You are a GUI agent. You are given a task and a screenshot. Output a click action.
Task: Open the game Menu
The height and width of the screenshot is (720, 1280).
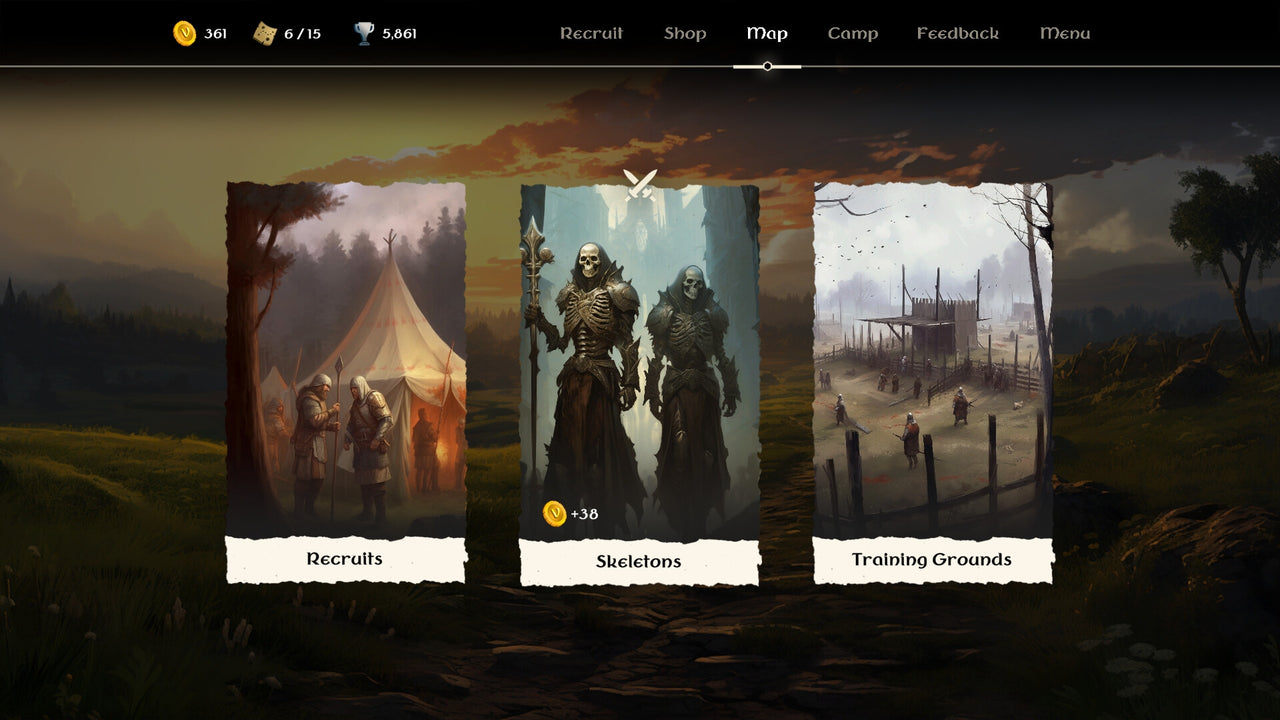point(1063,33)
